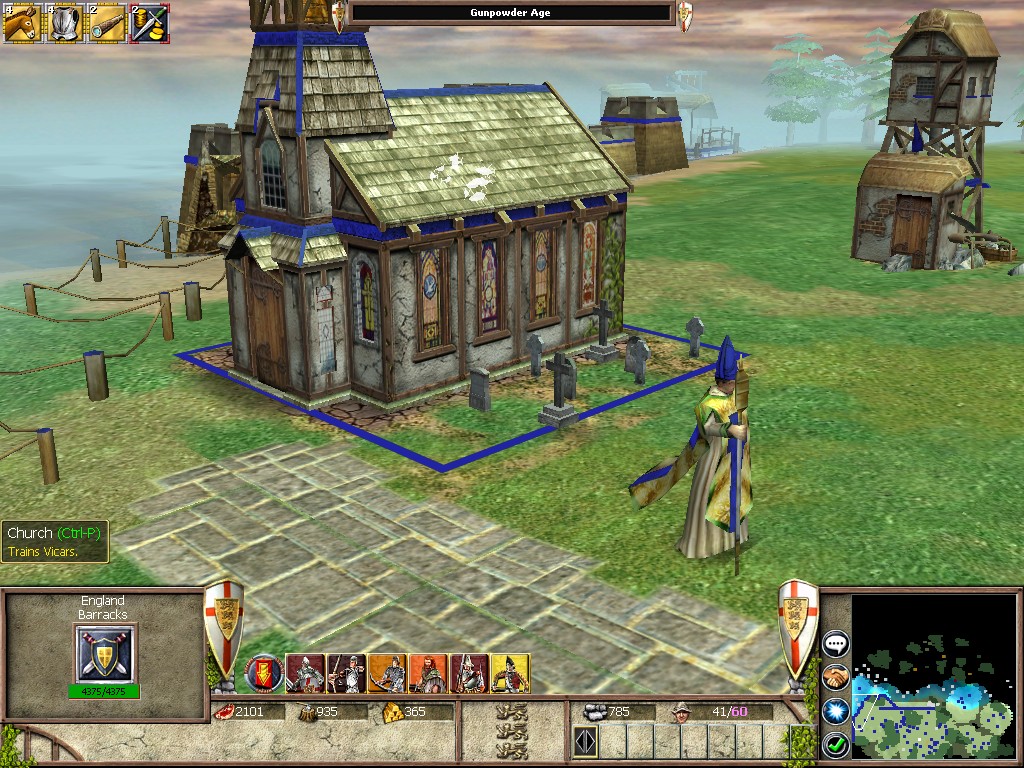Click the steel breastplate armor icon
This screenshot has width=1024, height=768.
click(x=65, y=22)
